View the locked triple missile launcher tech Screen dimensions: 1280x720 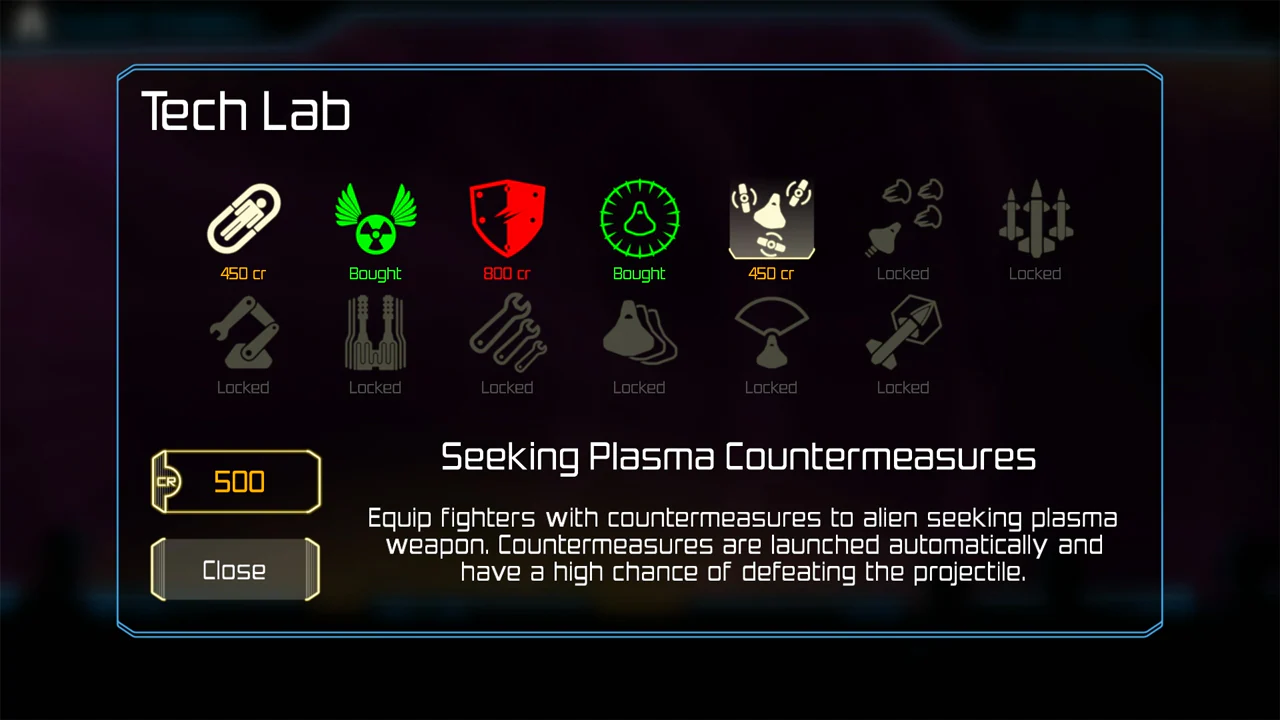(1035, 218)
